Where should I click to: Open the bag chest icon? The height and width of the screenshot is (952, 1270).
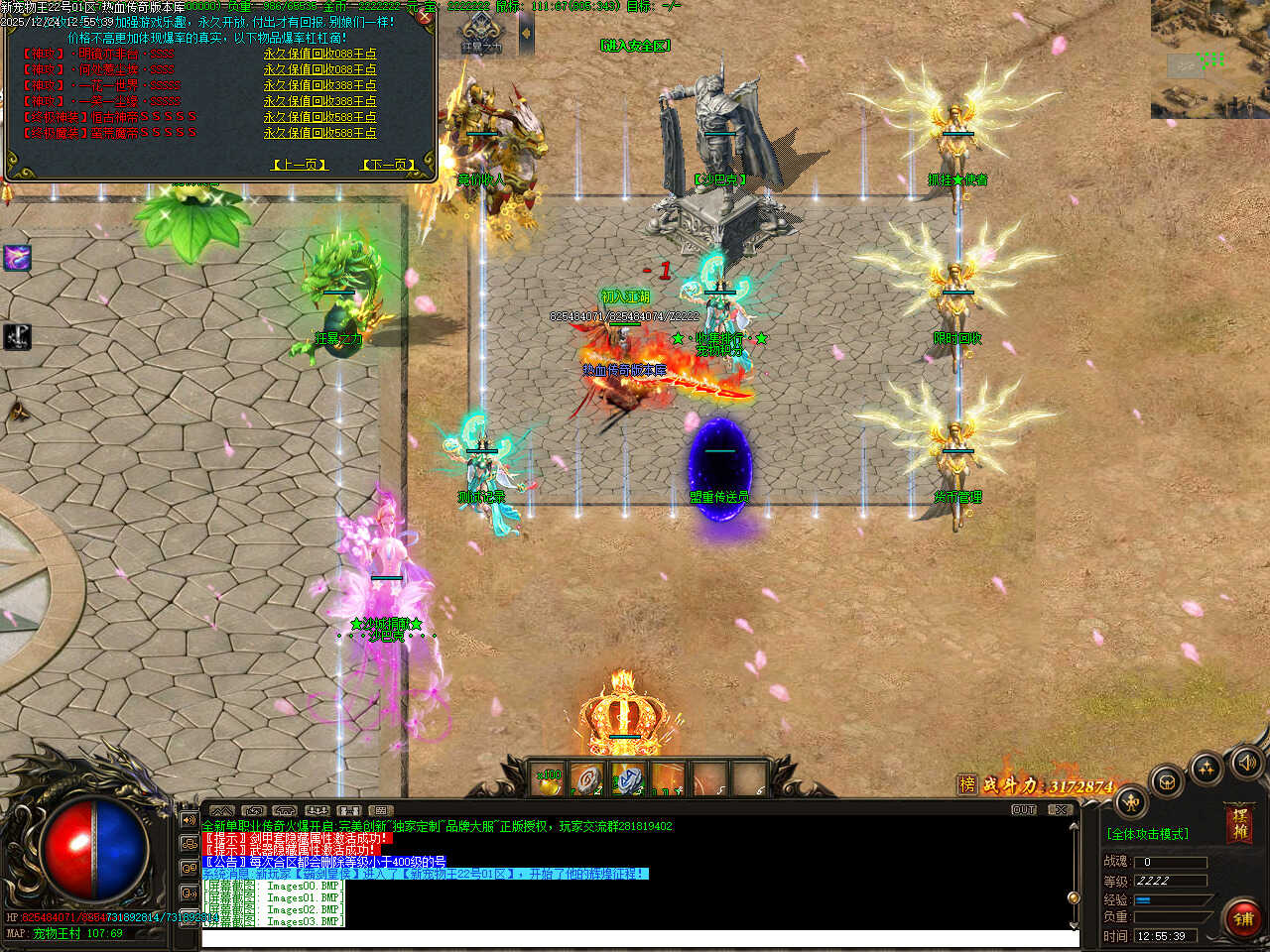[x=1168, y=780]
